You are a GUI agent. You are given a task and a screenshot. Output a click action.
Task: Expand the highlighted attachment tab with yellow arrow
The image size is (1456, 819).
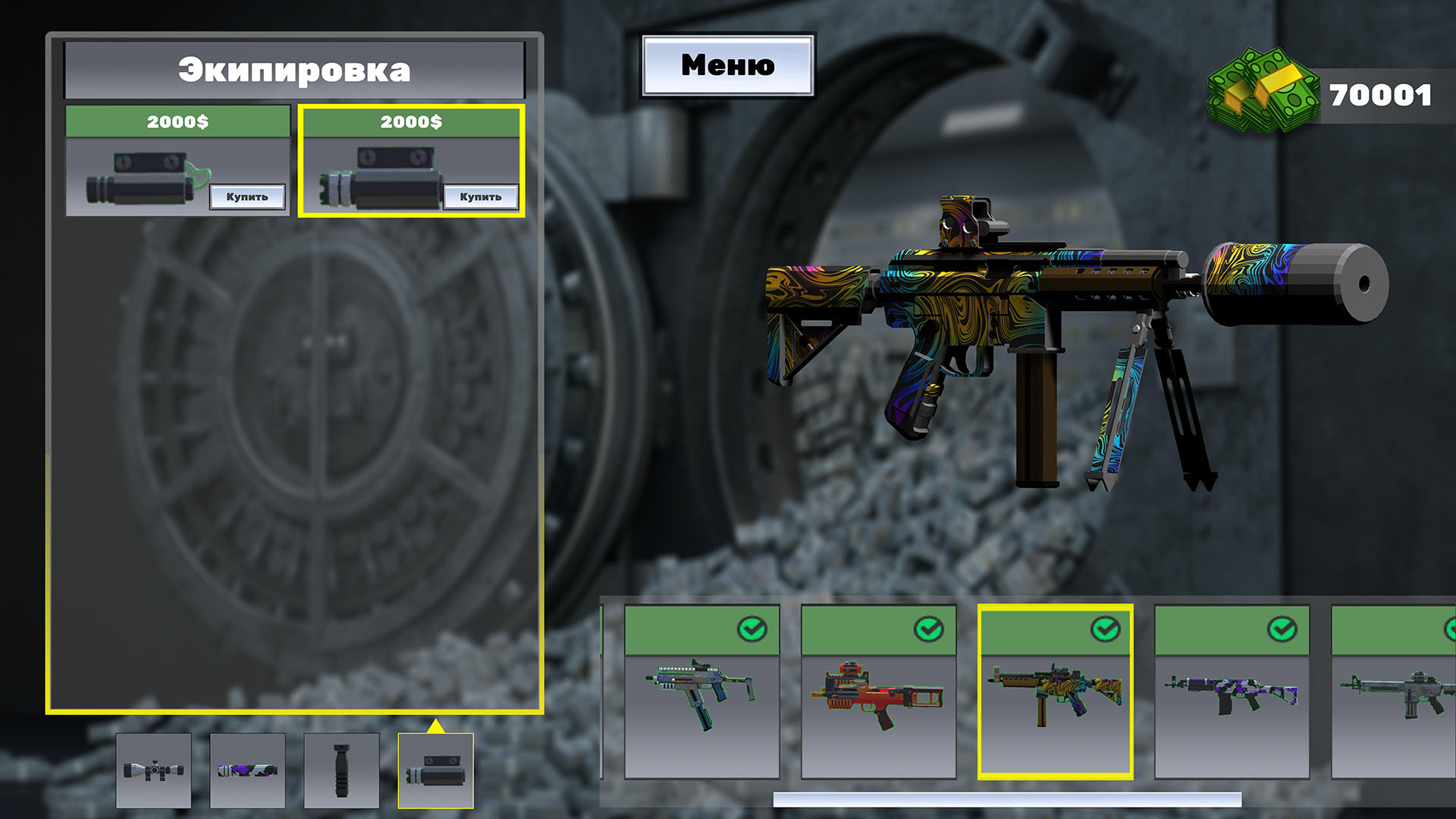pyautogui.click(x=436, y=726)
